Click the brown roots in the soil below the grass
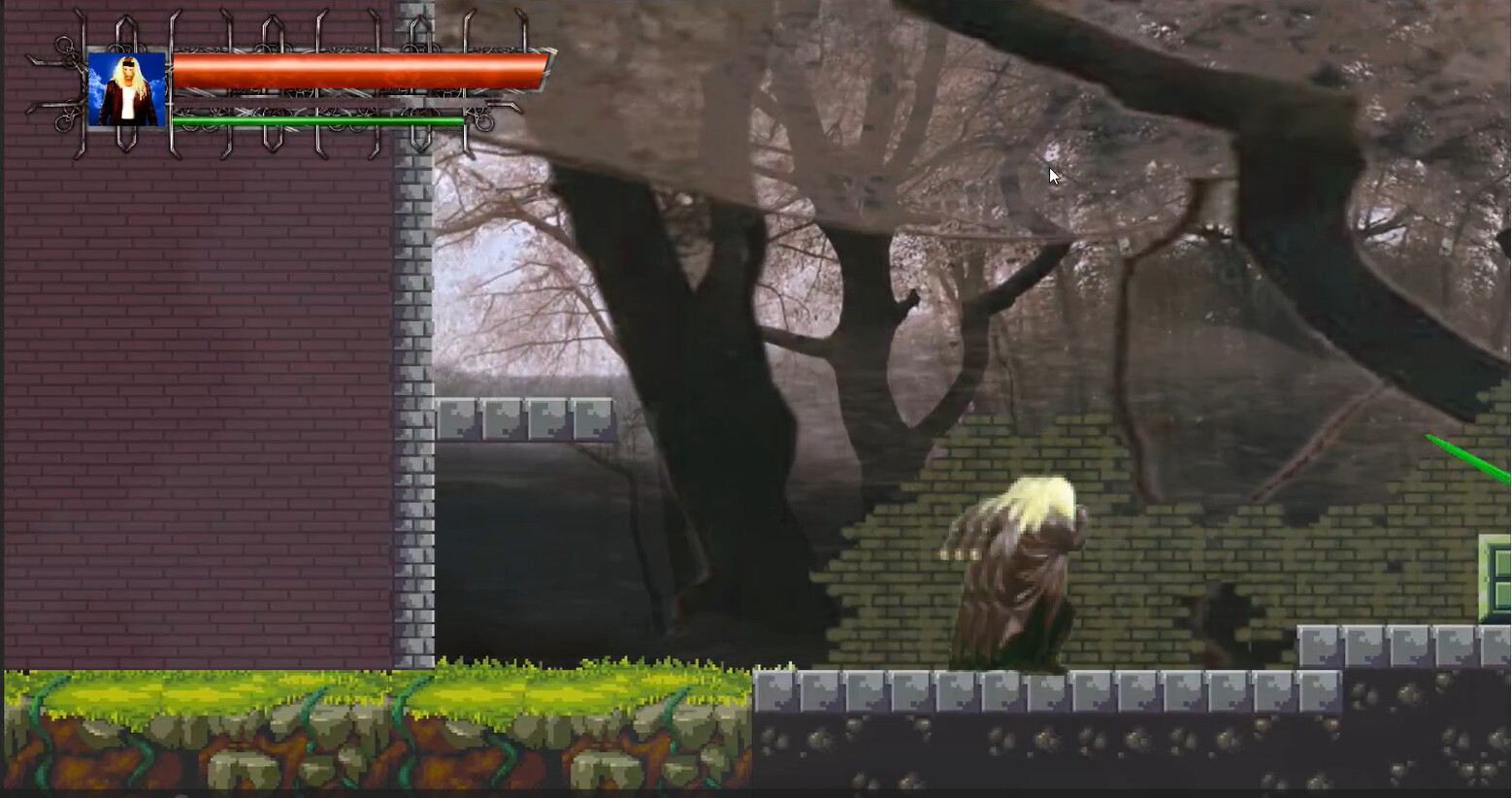The height and width of the screenshot is (798, 1512). [x=243, y=752]
